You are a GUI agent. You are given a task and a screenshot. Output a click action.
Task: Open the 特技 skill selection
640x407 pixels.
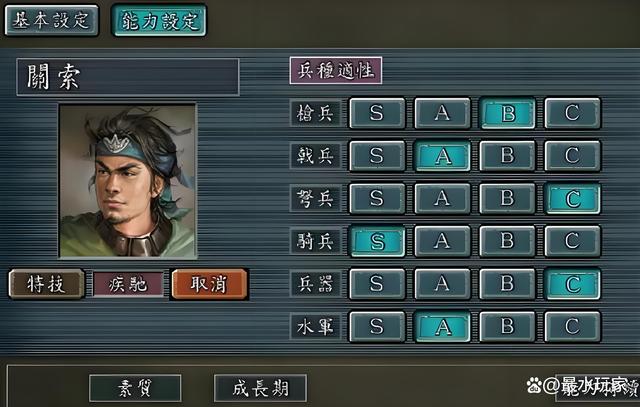tap(46, 284)
